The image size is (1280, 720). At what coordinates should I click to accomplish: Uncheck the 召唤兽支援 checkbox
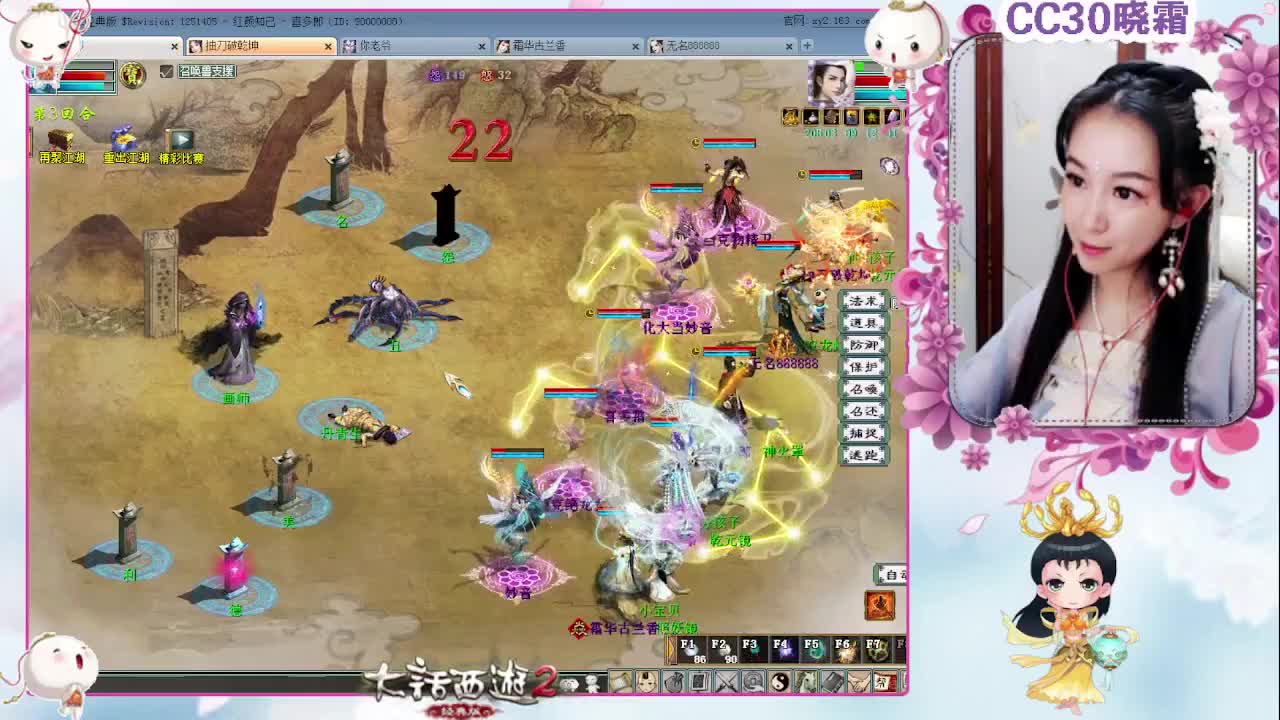[x=167, y=71]
